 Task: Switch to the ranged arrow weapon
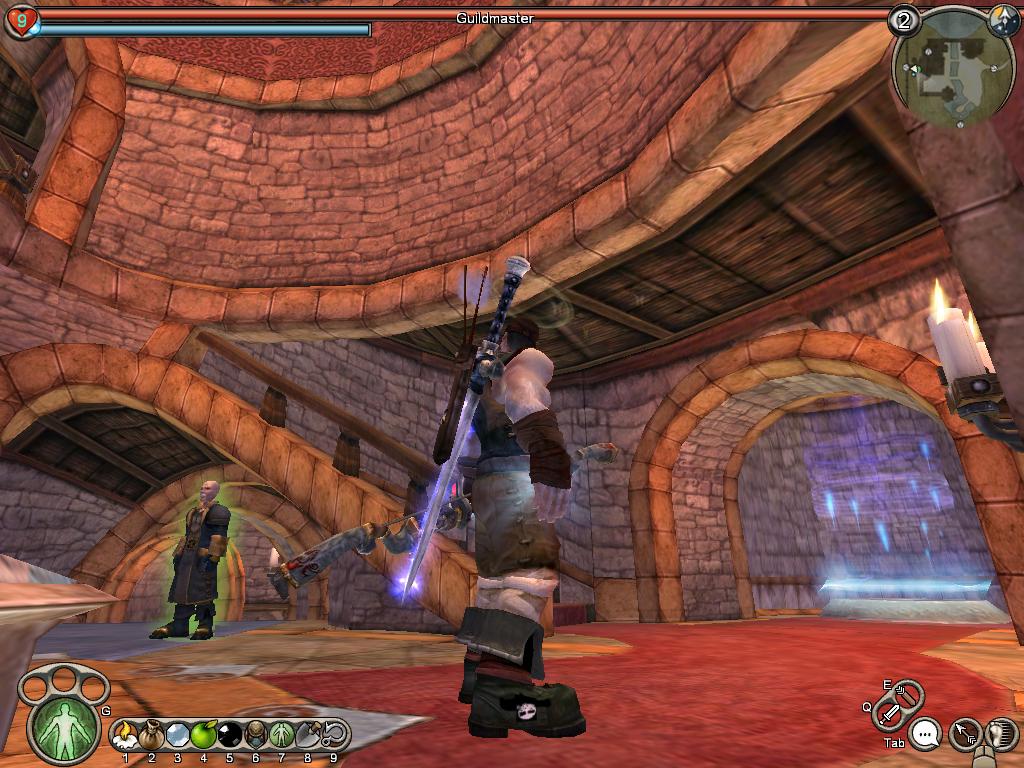point(909,693)
